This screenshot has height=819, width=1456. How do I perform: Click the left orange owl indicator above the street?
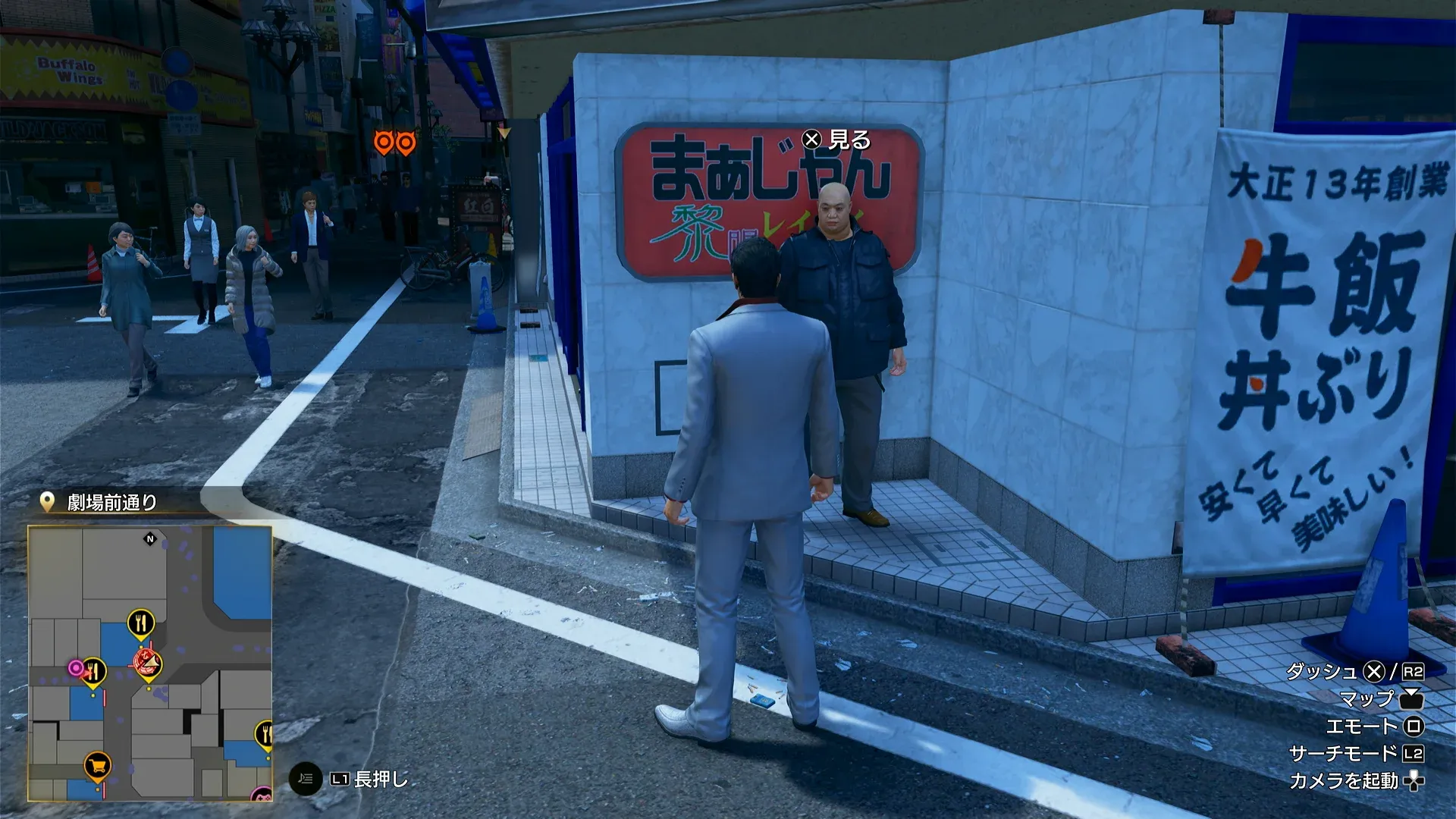pos(384,140)
